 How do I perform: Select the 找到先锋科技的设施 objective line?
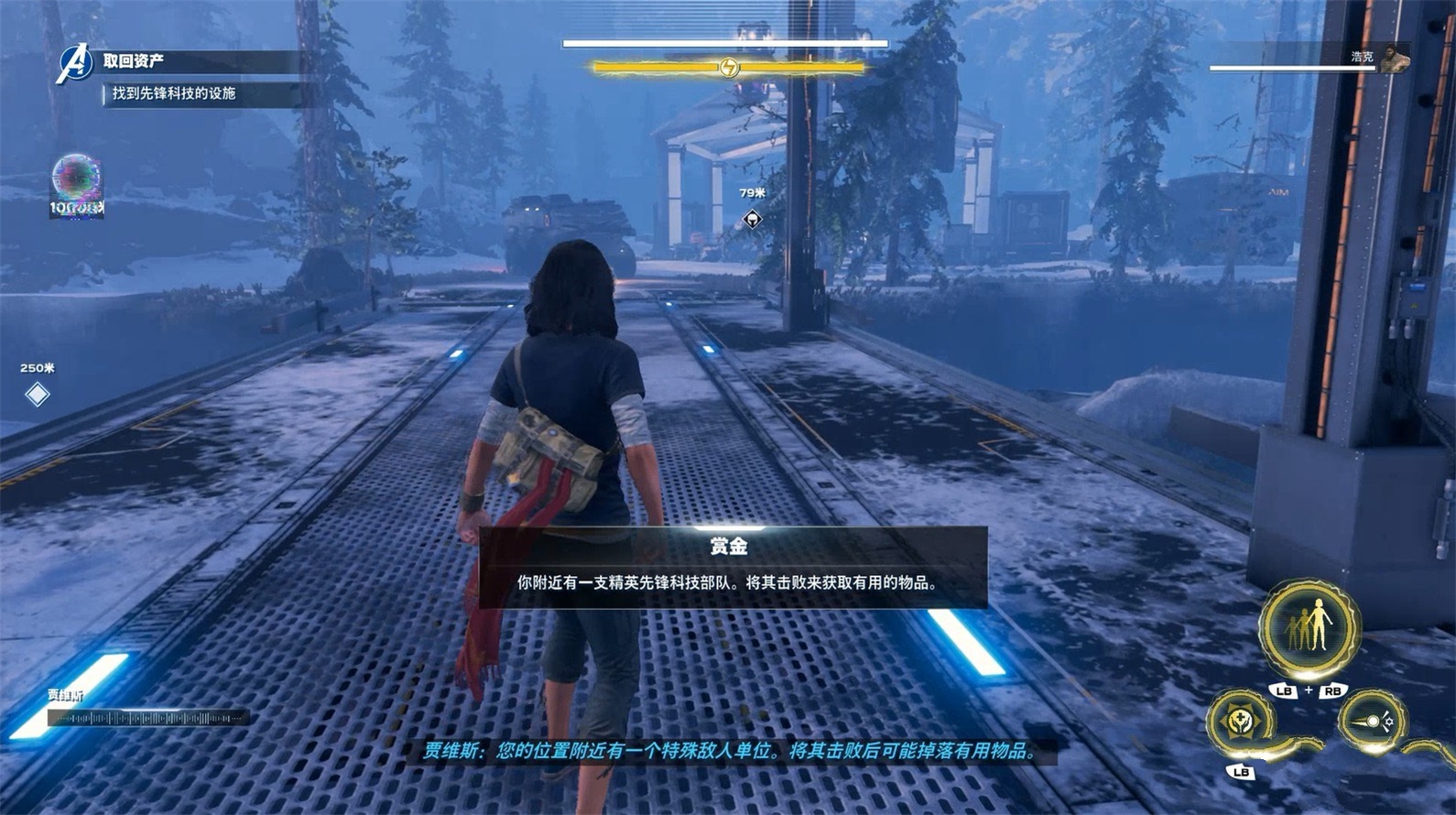pyautogui.click(x=174, y=93)
